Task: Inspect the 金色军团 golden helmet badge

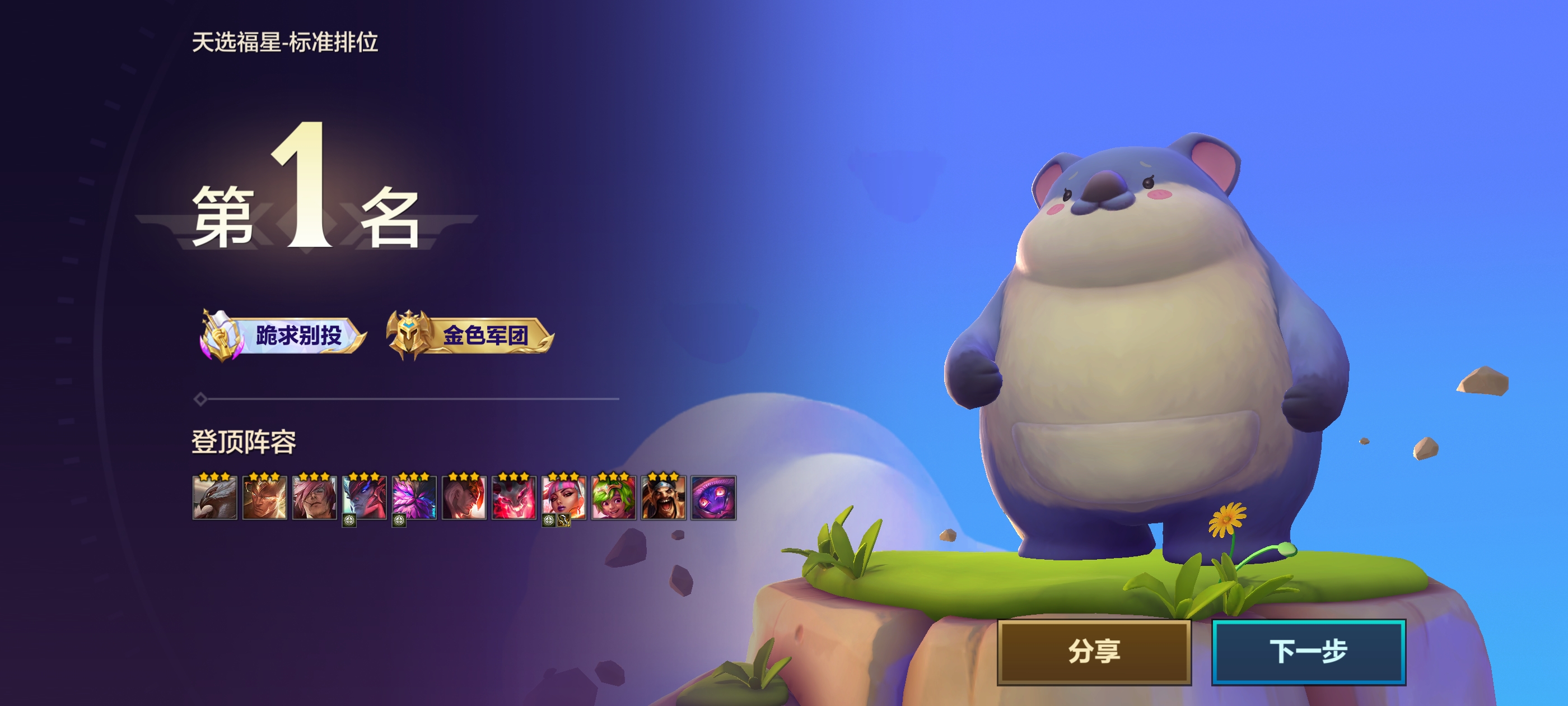Action: coord(470,335)
